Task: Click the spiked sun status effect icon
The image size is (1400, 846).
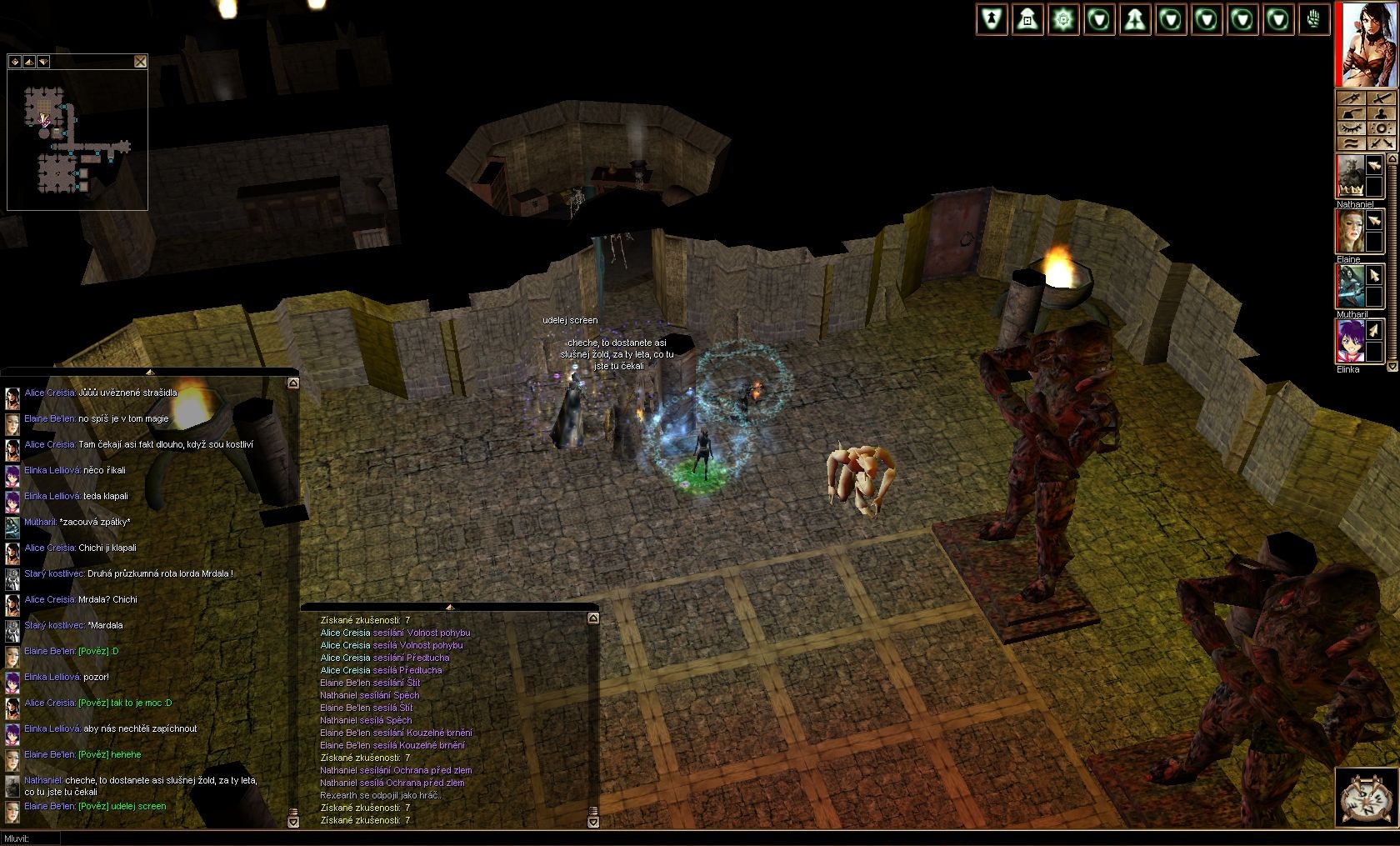Action: coord(1063,20)
